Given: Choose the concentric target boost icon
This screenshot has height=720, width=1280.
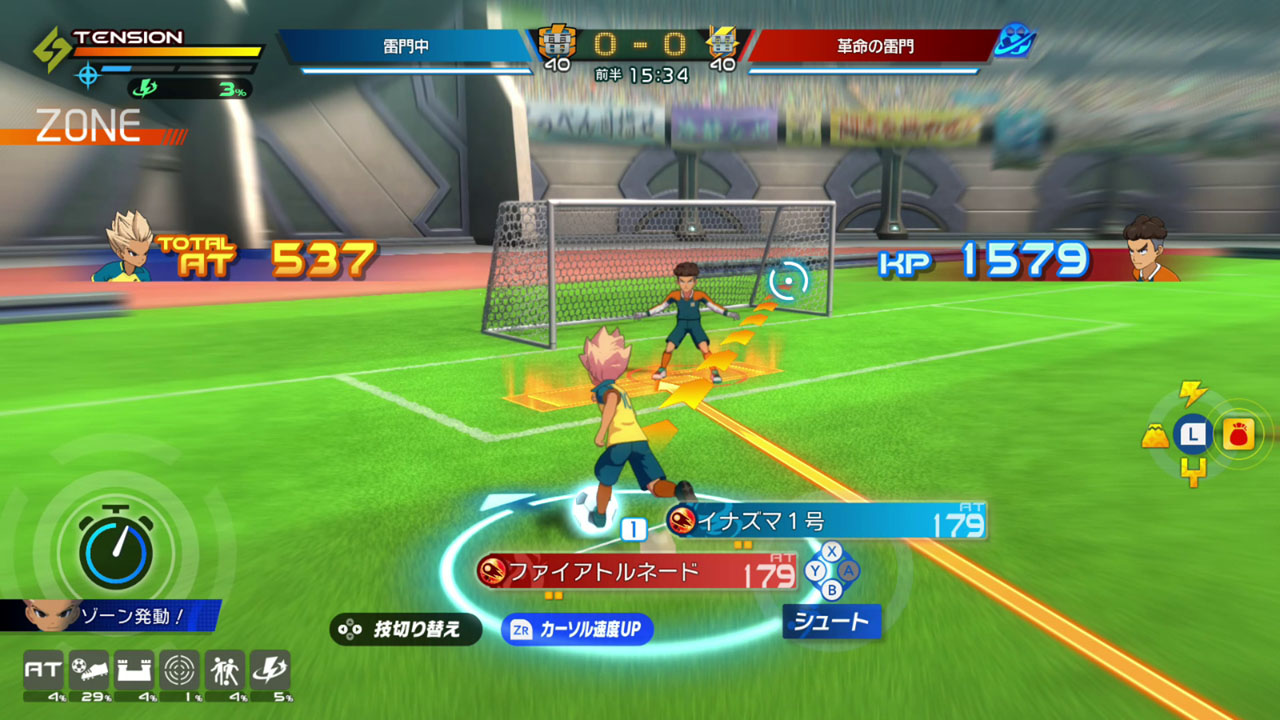Looking at the screenshot, I should [180, 669].
